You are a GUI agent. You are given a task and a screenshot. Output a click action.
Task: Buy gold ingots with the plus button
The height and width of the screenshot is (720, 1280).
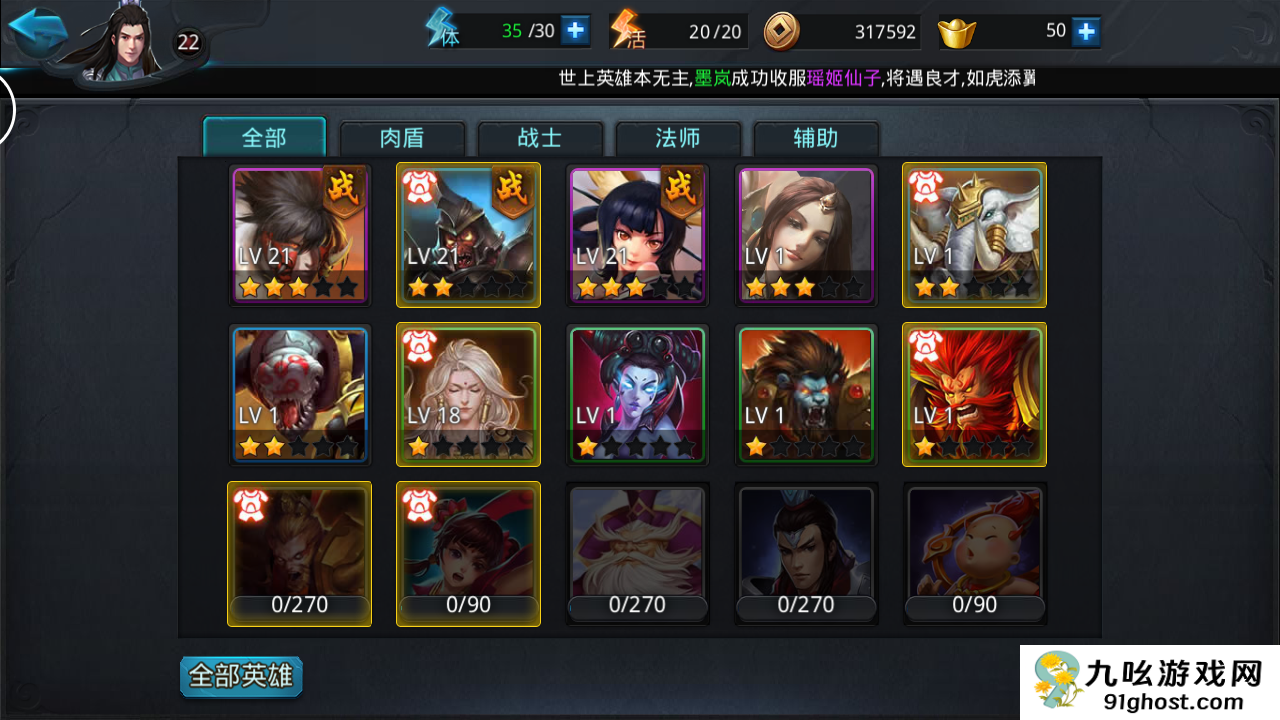point(1086,31)
